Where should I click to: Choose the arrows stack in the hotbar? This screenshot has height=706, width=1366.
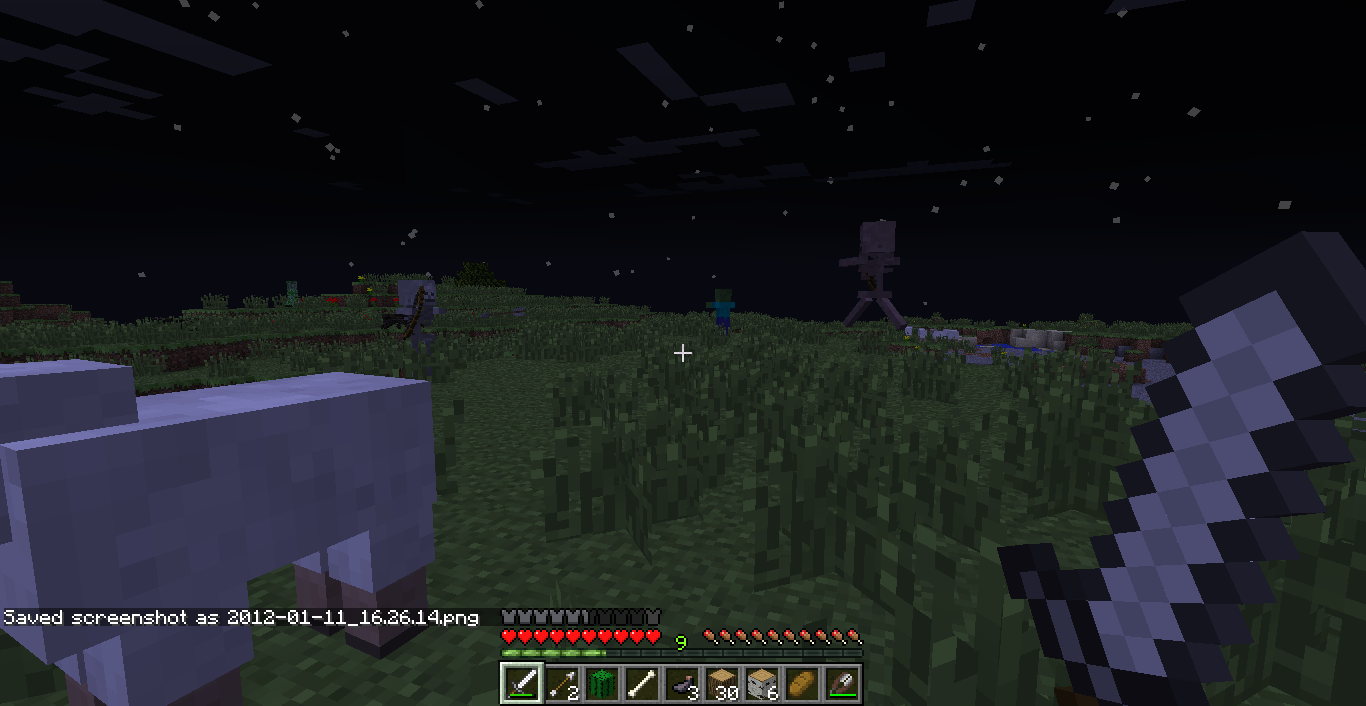coord(562,684)
